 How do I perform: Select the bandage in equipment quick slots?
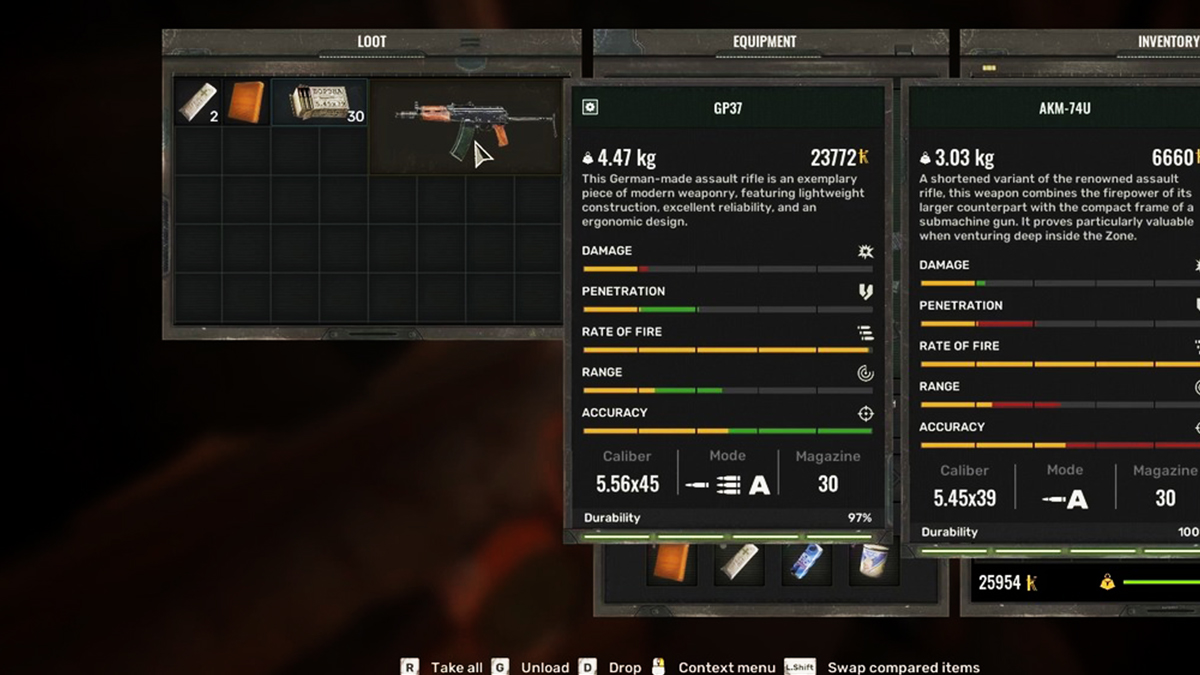pos(740,565)
